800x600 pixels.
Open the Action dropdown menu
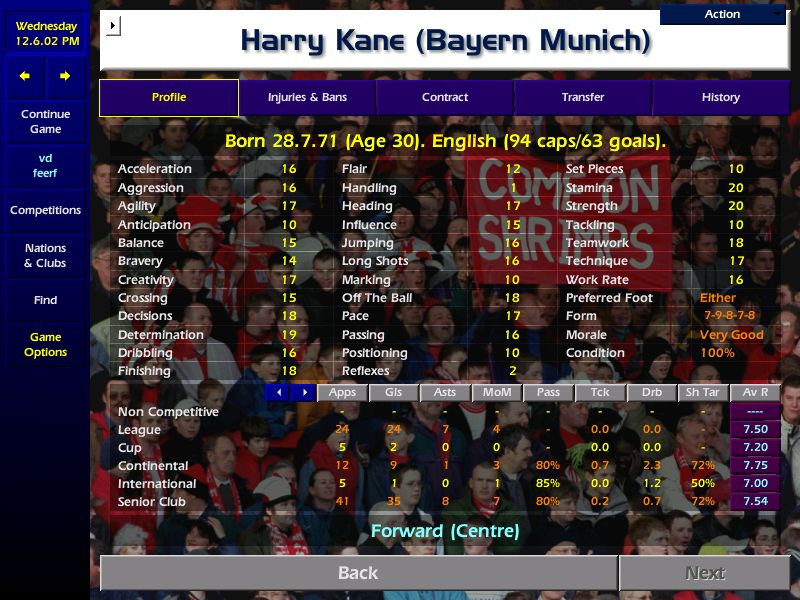[723, 14]
